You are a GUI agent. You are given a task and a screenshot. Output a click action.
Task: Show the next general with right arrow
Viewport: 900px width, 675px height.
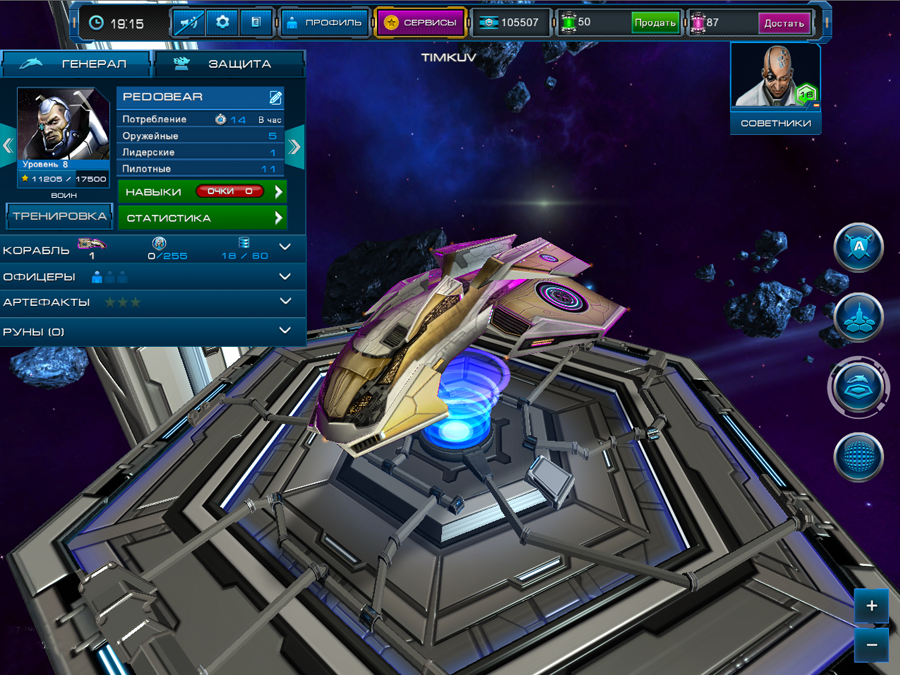pos(295,147)
